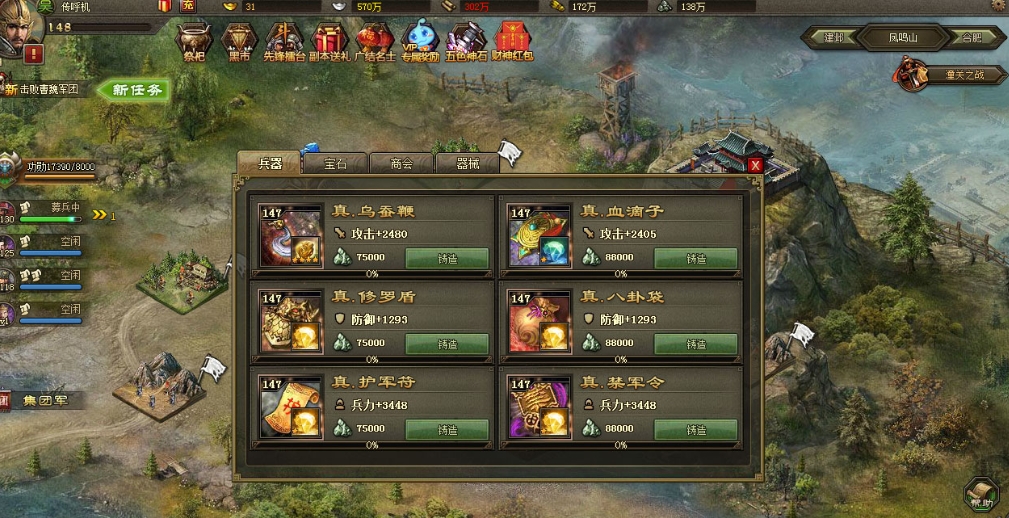Image resolution: width=1009 pixels, height=518 pixels.
Task: Open the 先锋擂台 arena
Action: click(283, 43)
